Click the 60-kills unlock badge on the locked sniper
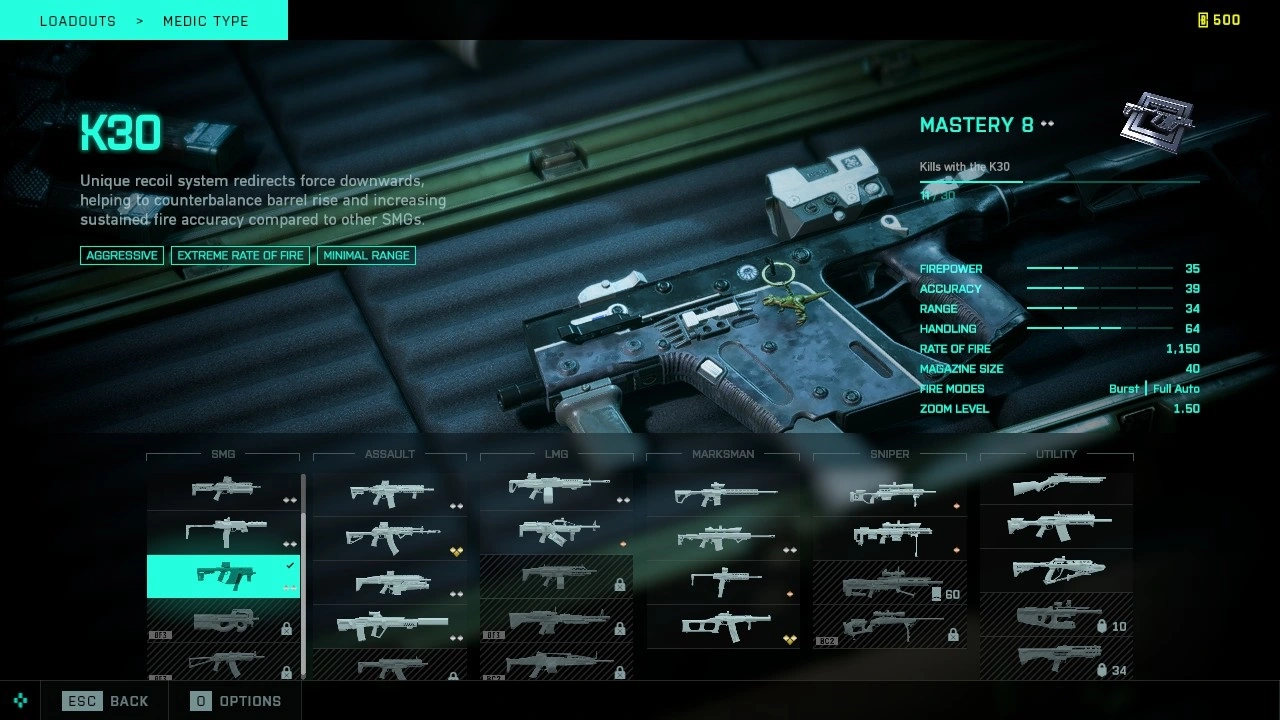Screen dimensions: 1280x720 tap(944, 593)
